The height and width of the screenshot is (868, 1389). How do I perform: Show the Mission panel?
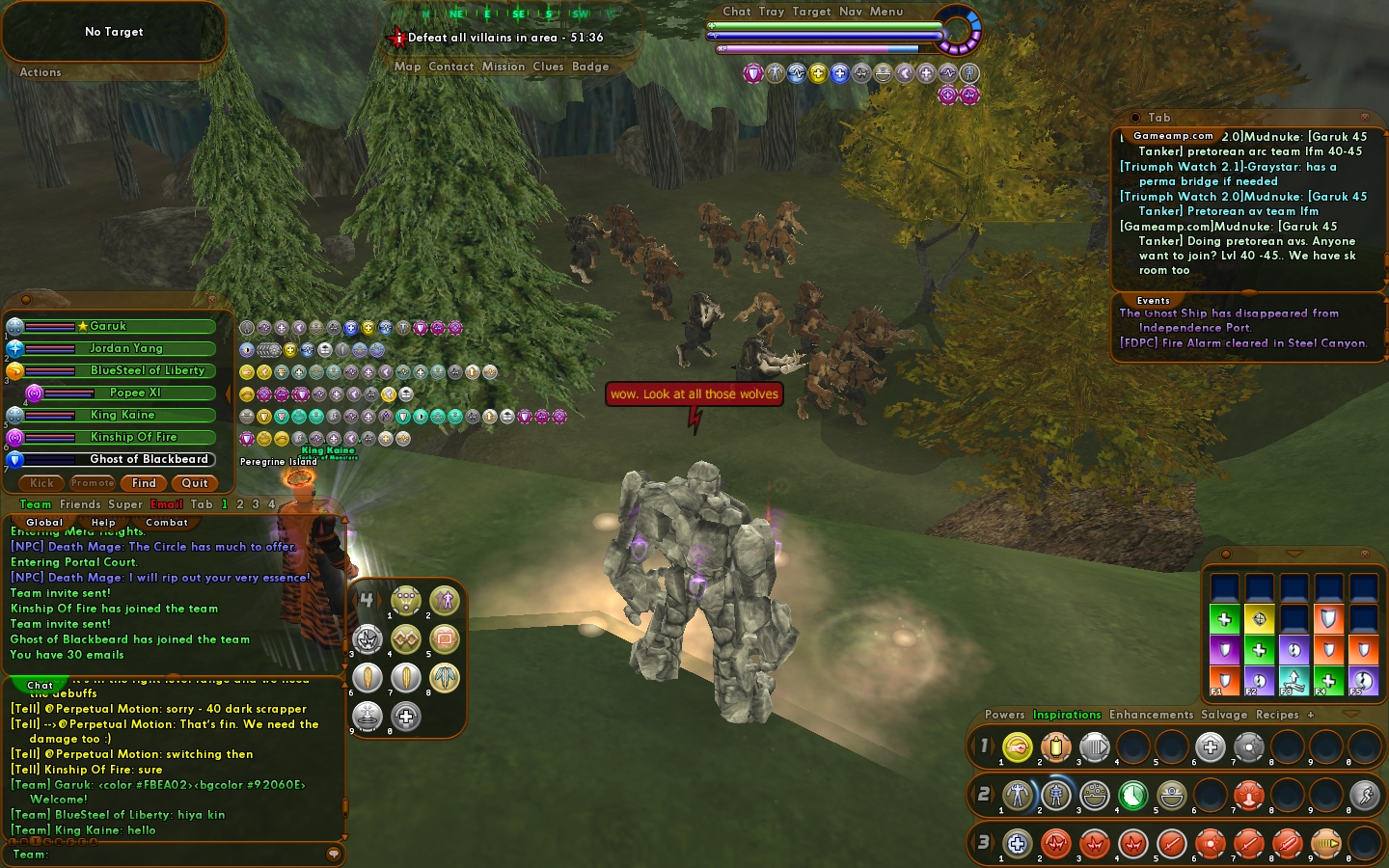click(x=504, y=67)
